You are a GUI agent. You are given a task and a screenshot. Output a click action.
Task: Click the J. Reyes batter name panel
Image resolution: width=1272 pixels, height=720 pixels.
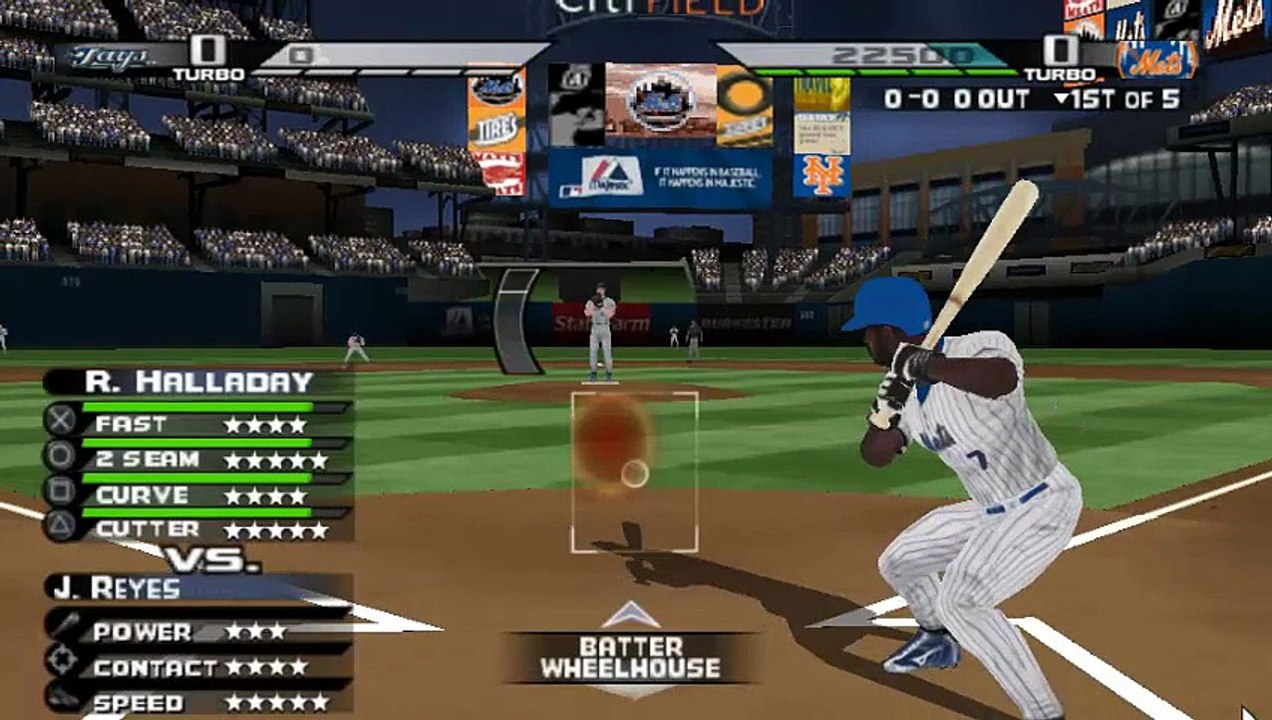click(198, 588)
